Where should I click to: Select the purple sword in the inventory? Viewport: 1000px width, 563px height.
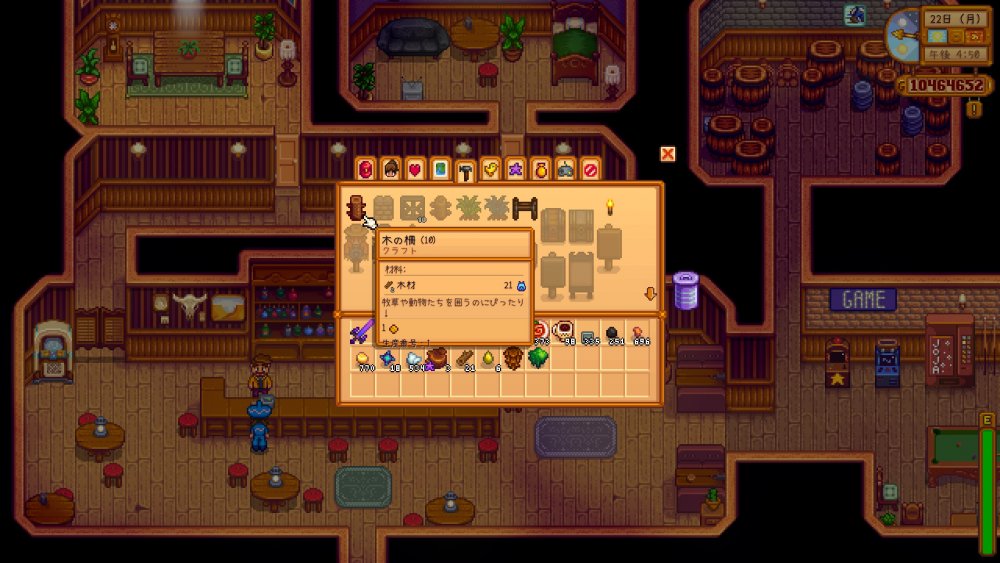tap(361, 331)
